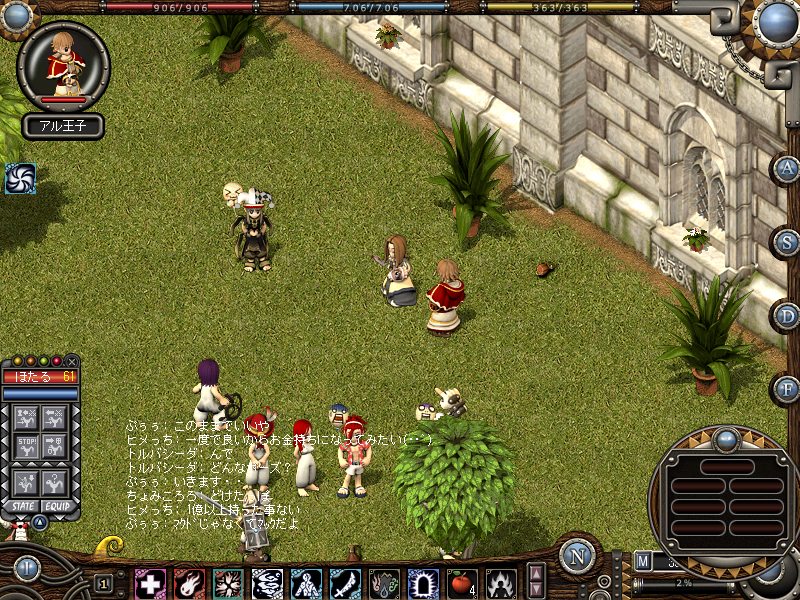
Task: Toggle the M map button
Action: tap(642, 560)
